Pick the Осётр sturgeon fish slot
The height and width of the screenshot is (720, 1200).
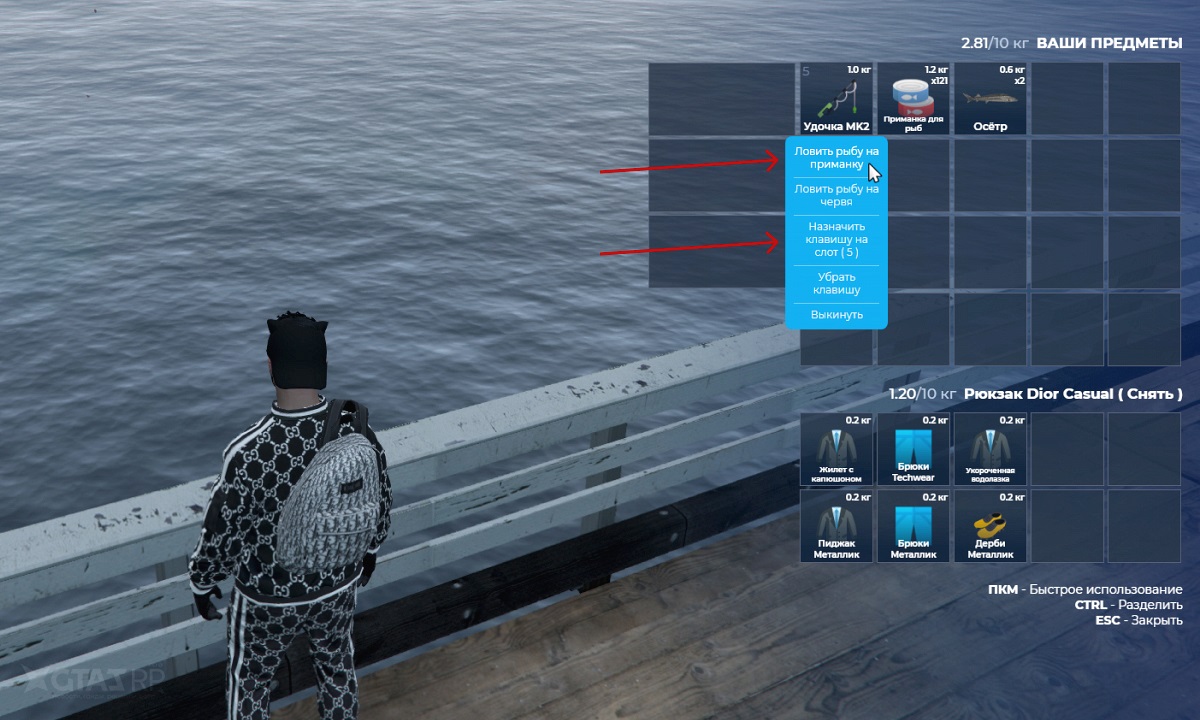click(x=990, y=99)
